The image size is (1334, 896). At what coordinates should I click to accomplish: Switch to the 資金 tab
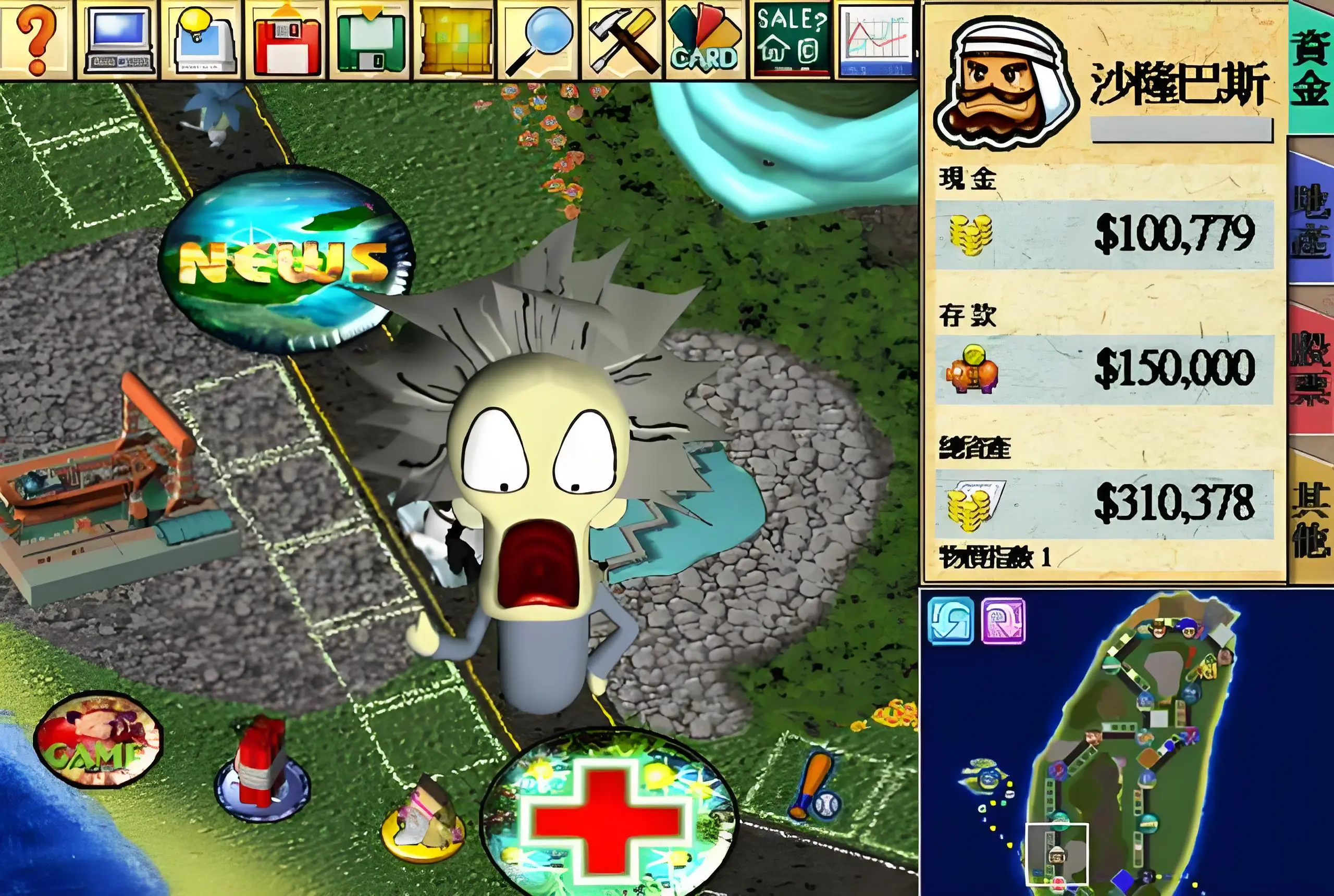[x=1311, y=69]
